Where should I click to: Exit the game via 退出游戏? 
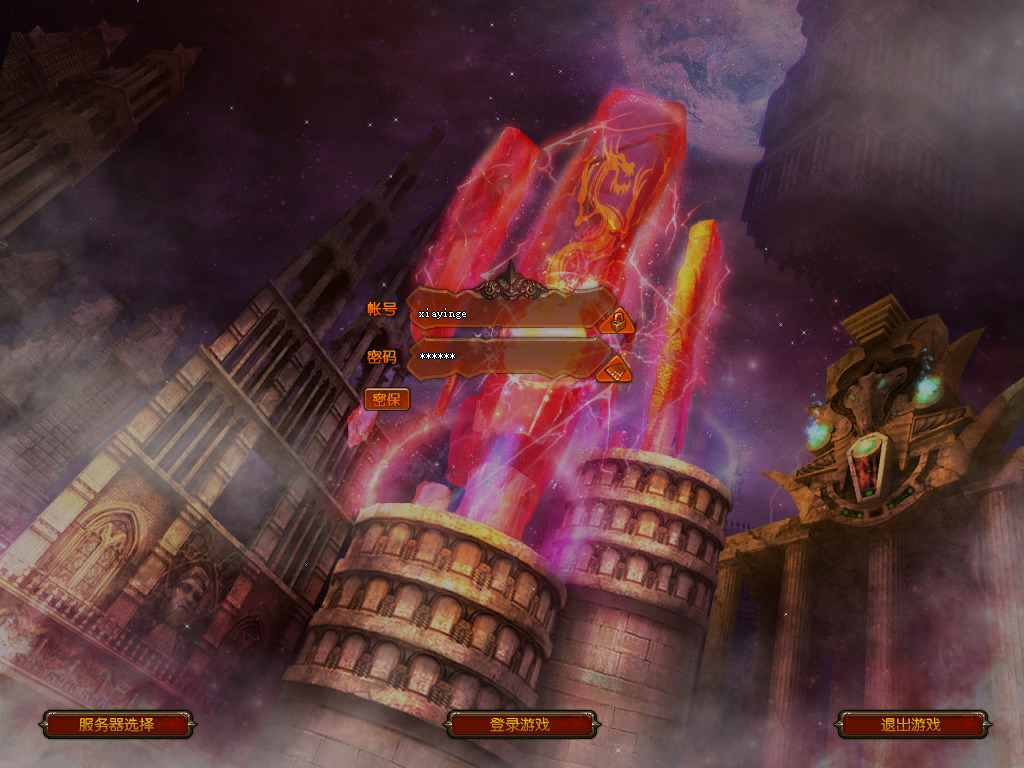click(911, 725)
